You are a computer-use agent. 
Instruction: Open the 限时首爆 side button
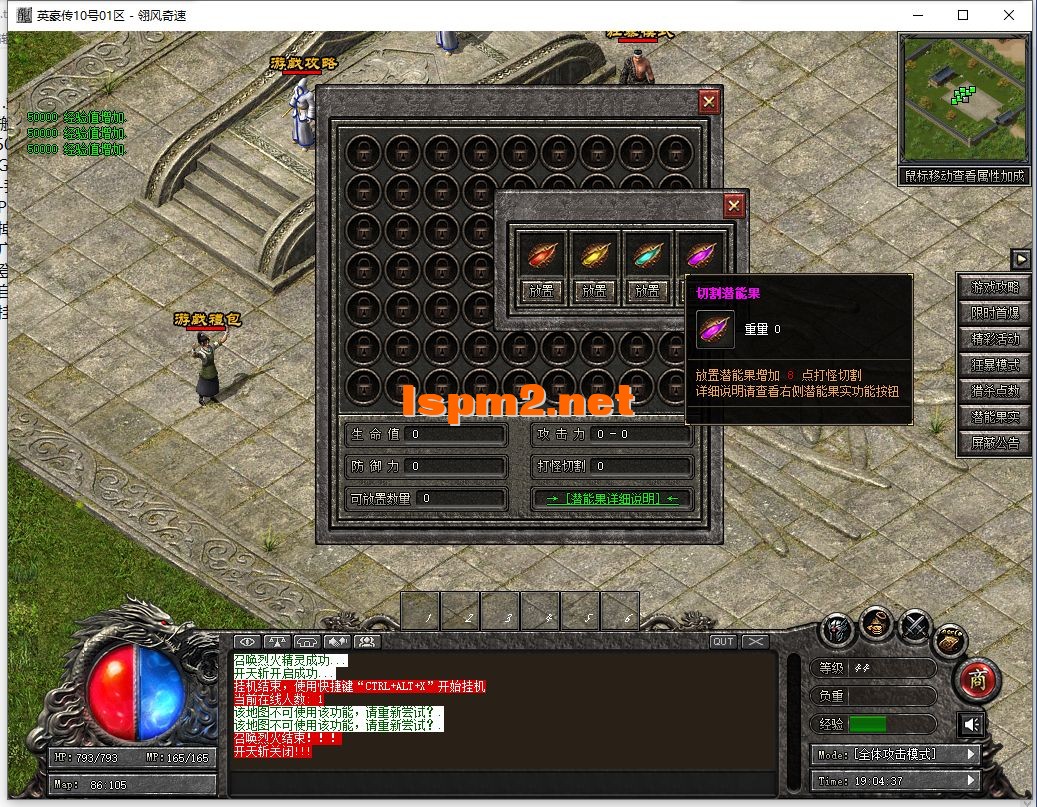click(995, 313)
